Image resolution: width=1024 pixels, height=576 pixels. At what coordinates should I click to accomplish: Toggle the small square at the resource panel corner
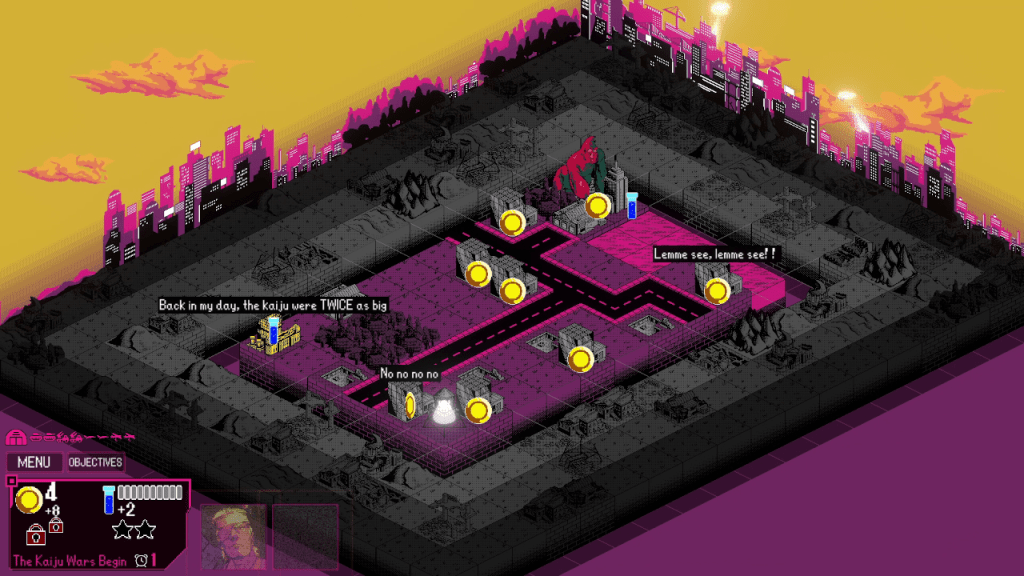coord(11,481)
